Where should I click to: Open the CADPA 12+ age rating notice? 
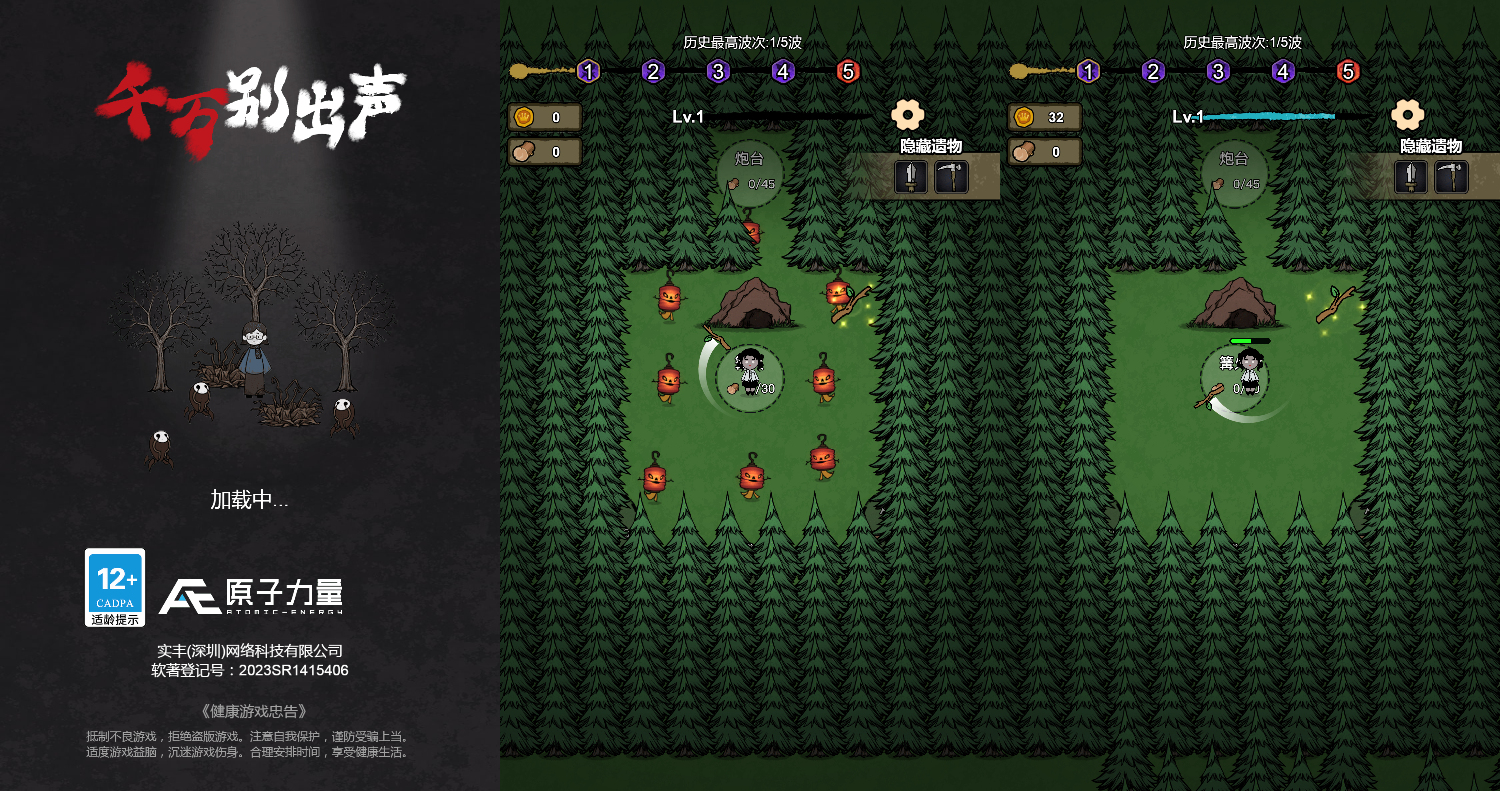pos(115,587)
